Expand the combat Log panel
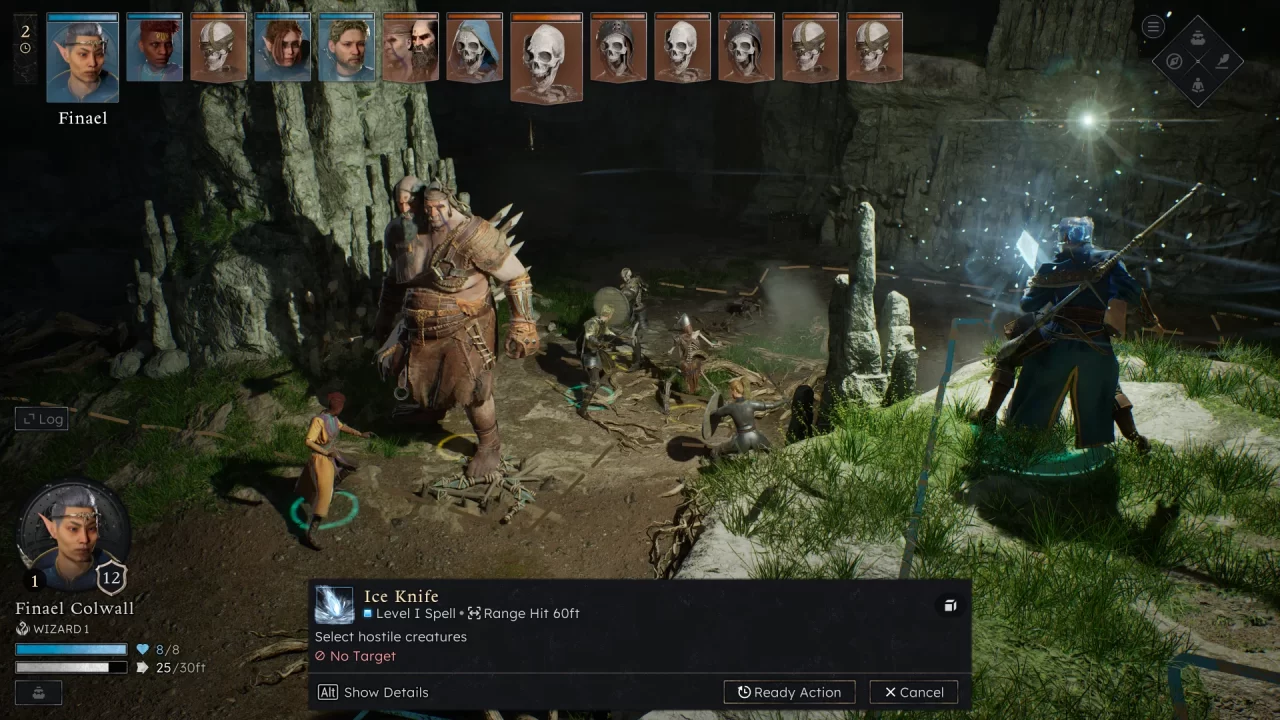Screen dimensions: 1280x720 coord(41,419)
